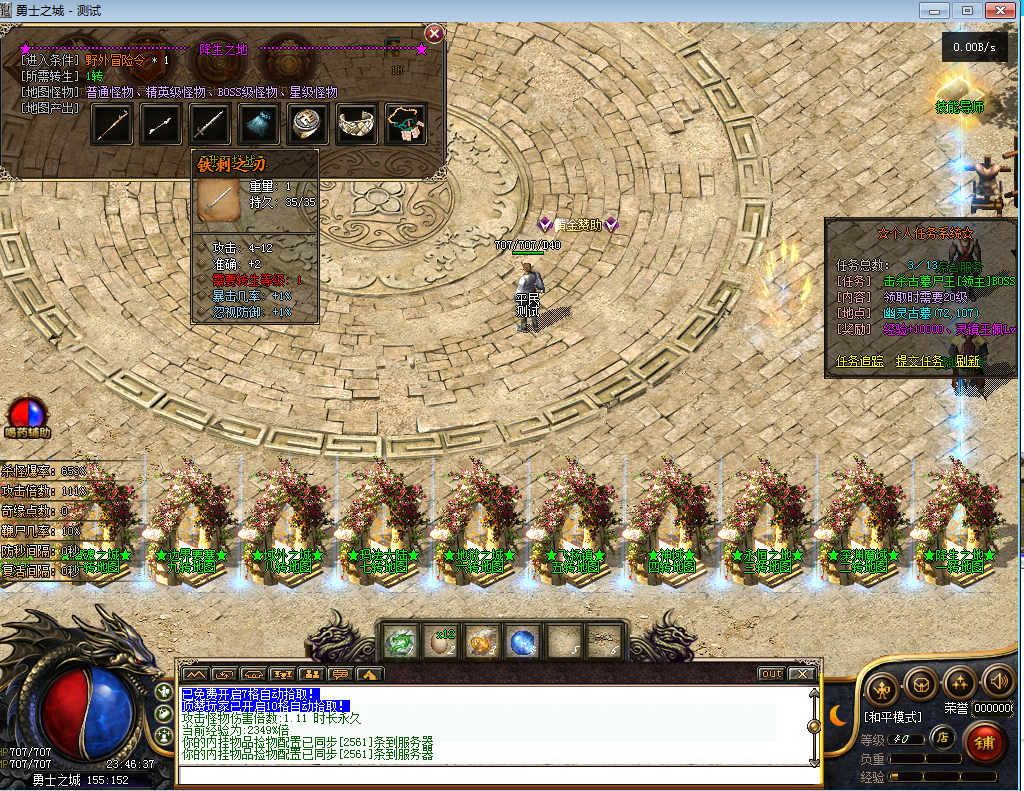This screenshot has height=791, width=1024.
Task: Use the green dragon hotbar item
Action: point(401,642)
